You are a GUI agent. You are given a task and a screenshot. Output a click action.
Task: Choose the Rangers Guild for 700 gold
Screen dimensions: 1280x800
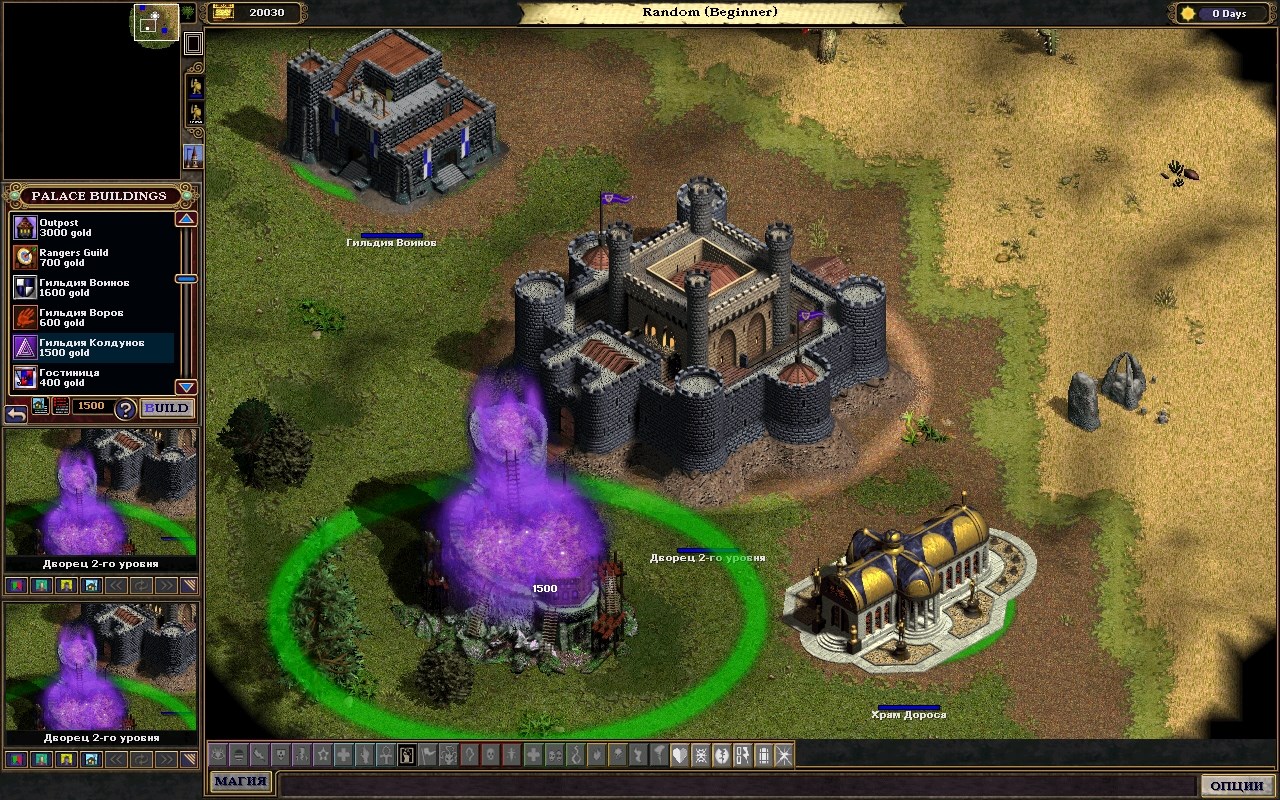click(x=90, y=258)
